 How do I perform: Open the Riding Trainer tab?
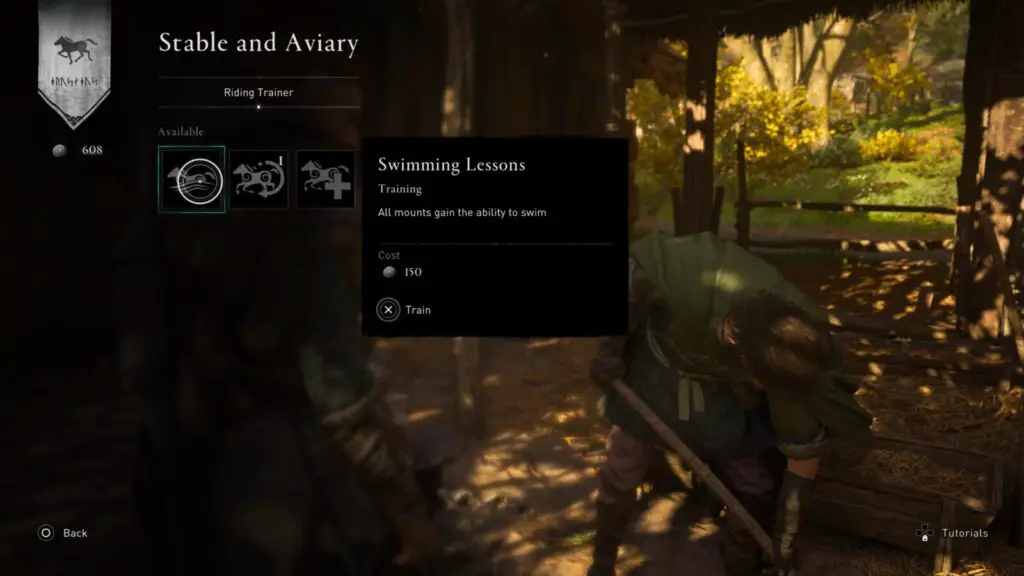[258, 93]
